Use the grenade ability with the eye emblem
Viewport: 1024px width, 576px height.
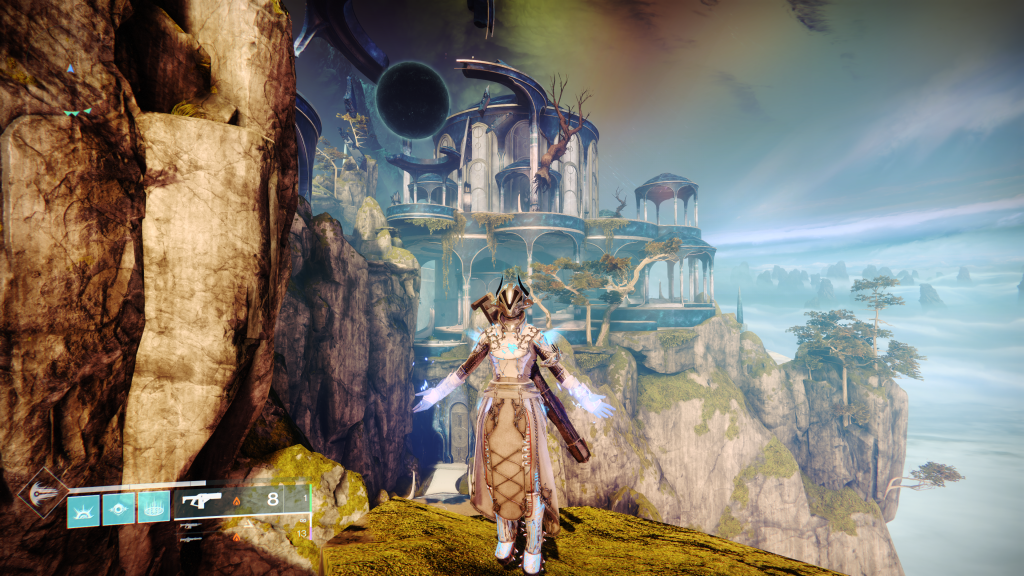(x=118, y=509)
